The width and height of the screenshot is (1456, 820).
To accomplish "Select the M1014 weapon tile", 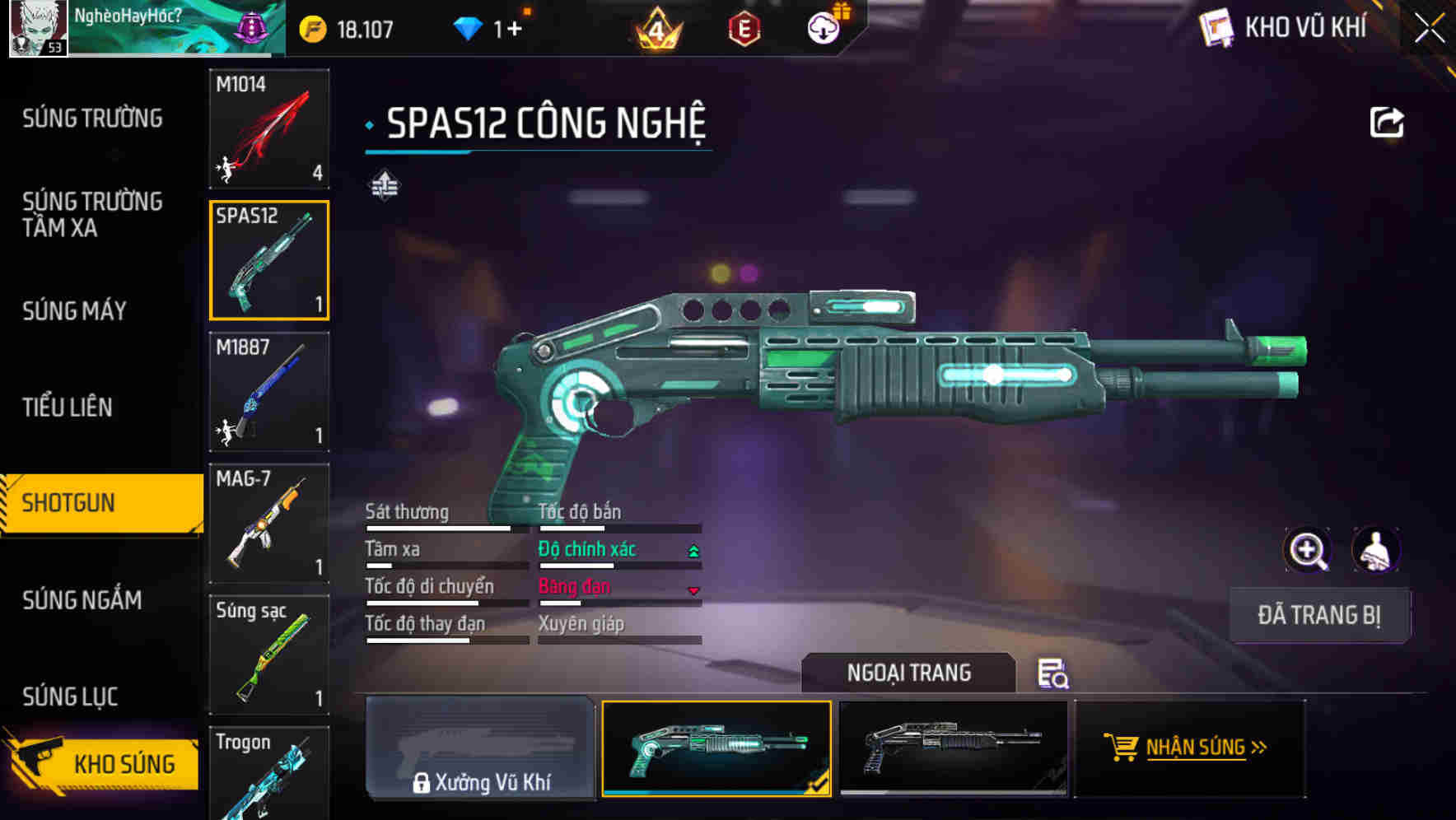I will tap(269, 128).
